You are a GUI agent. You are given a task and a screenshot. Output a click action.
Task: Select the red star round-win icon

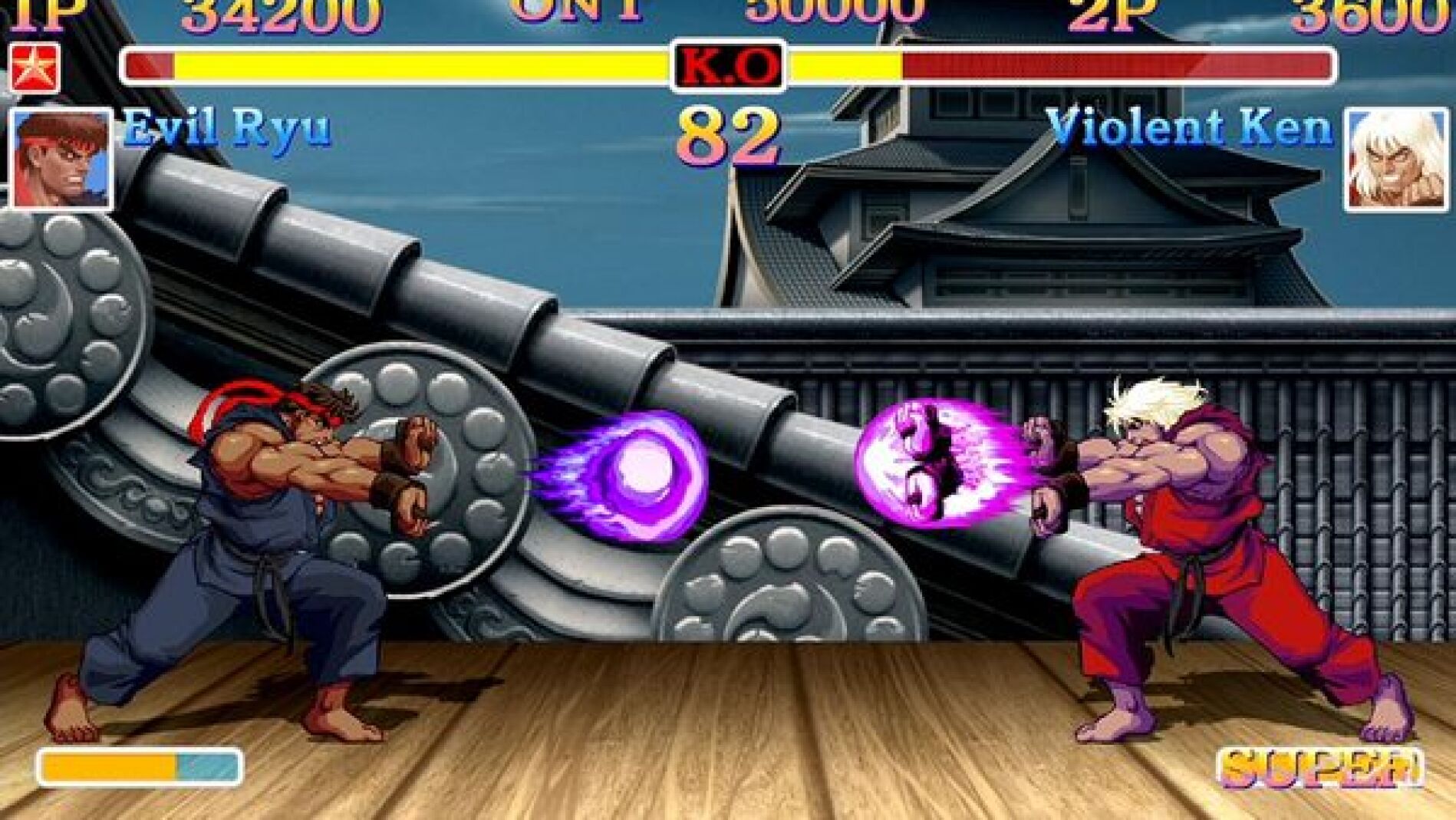tap(35, 68)
